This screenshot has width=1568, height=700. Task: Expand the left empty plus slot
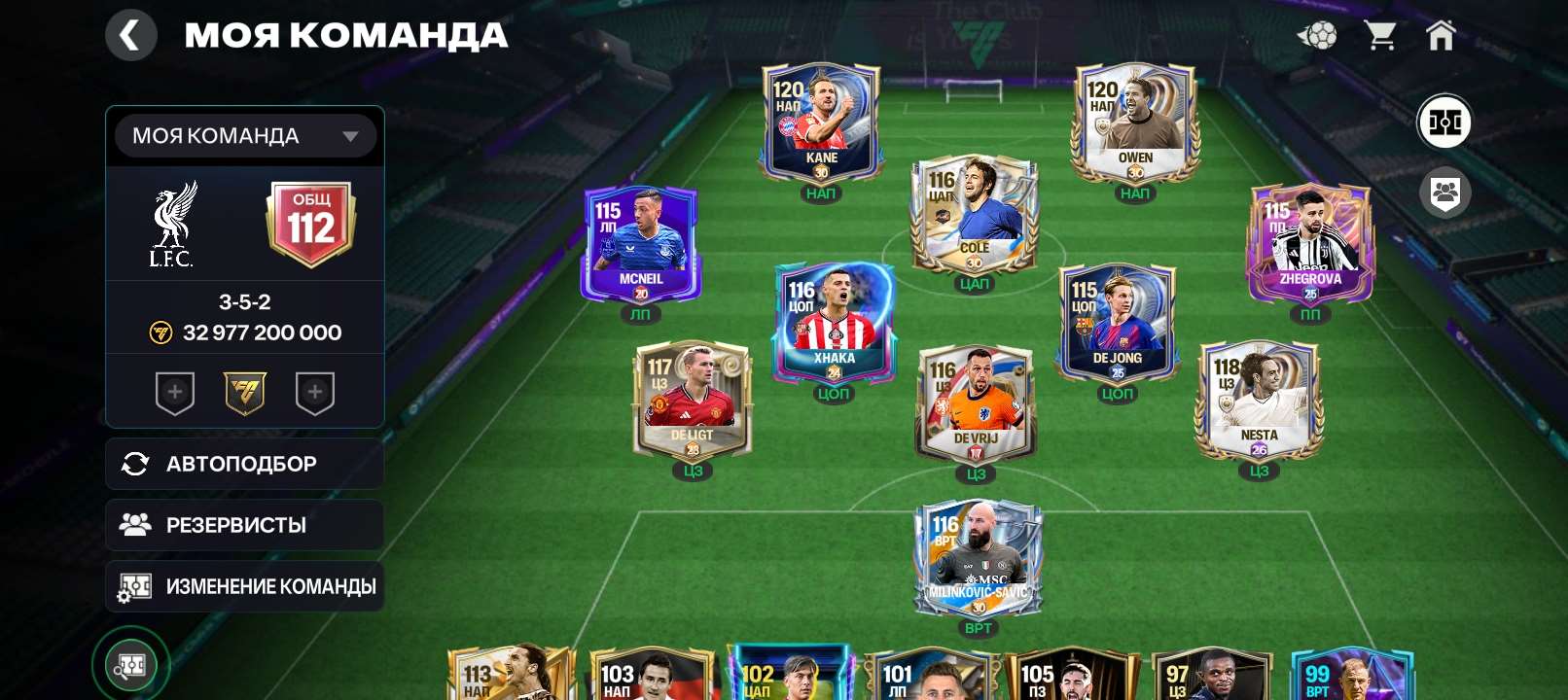click(175, 393)
